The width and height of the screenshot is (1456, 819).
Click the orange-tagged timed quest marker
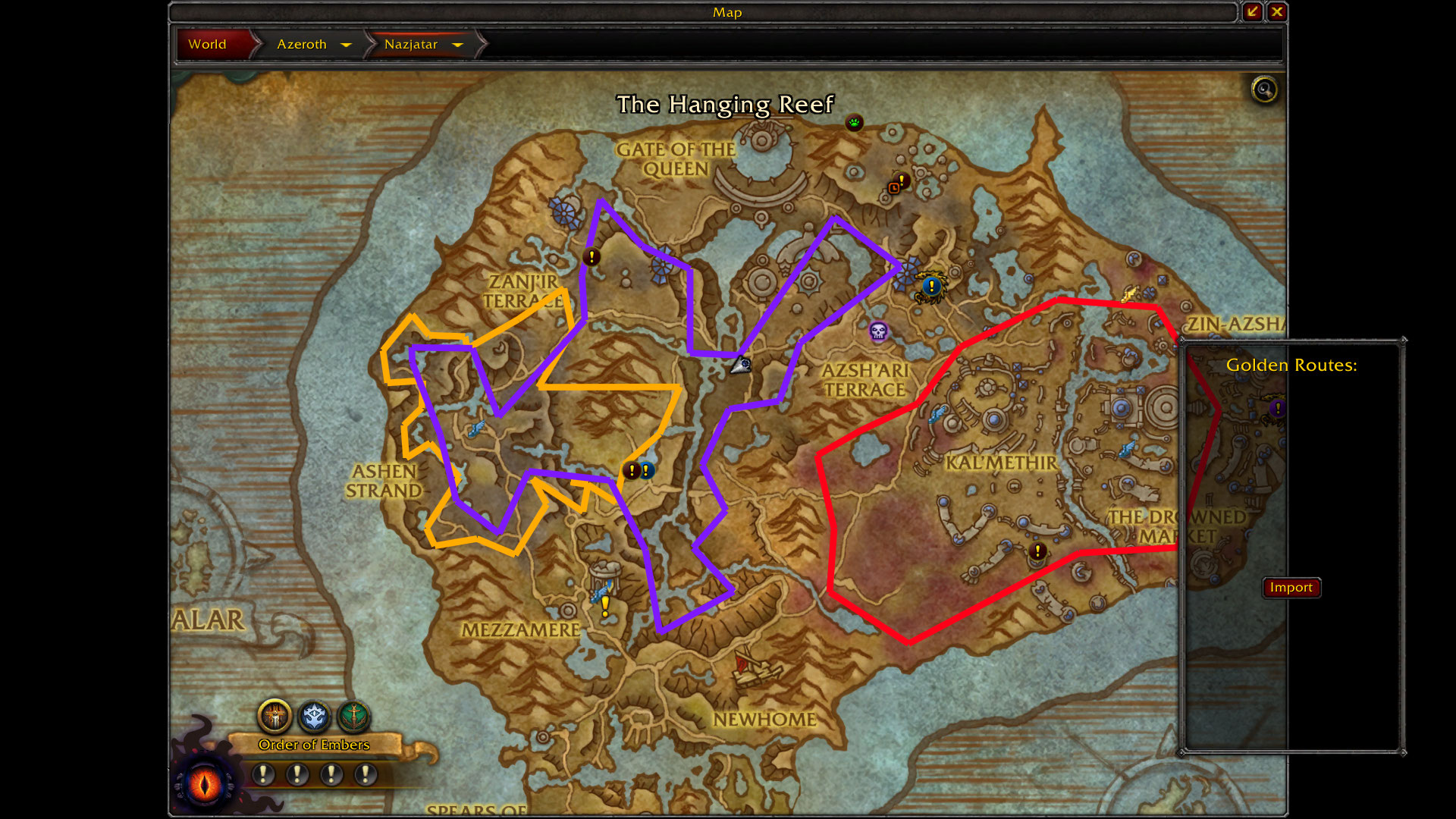point(897,184)
